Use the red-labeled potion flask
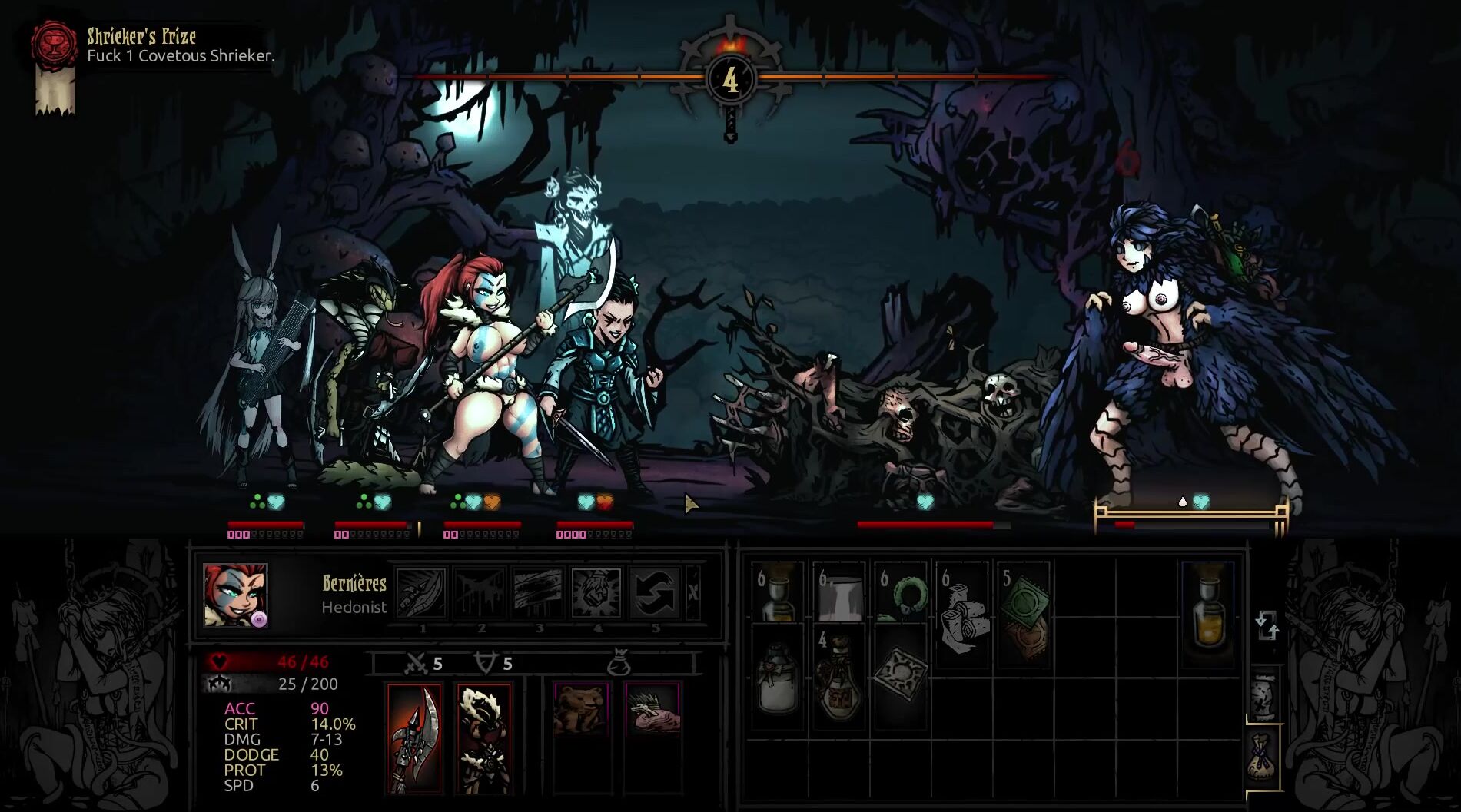 [x=838, y=676]
